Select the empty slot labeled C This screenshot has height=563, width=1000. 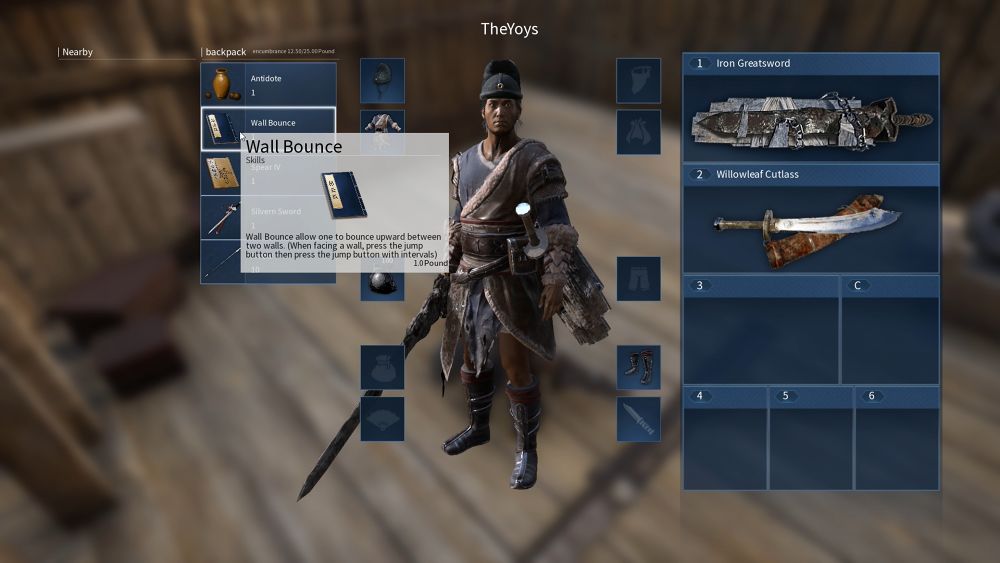[x=889, y=331]
